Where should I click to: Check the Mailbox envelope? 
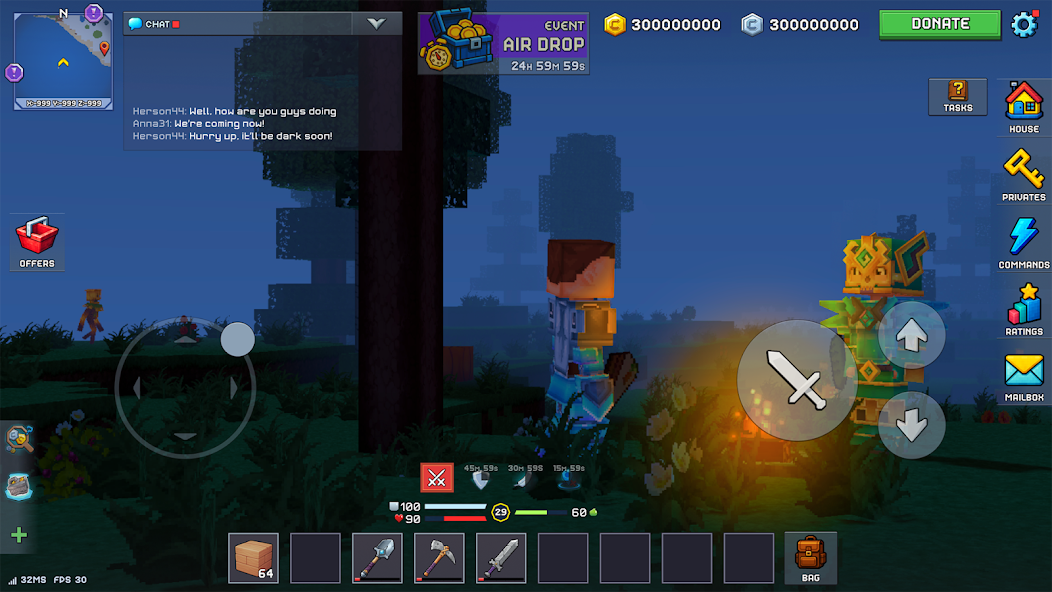(1023, 376)
